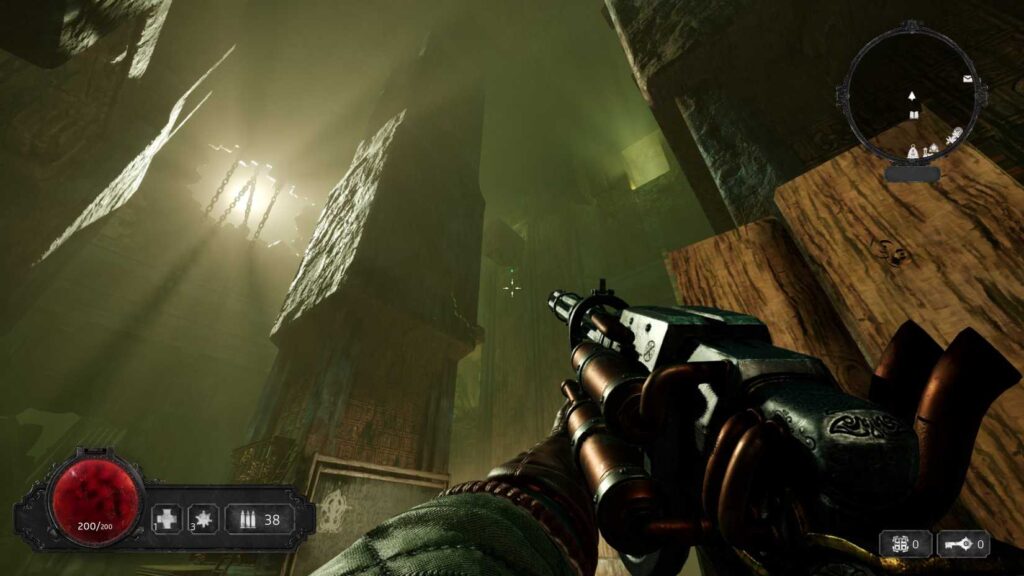
Task: Click the circular minimap compass
Action: pyautogui.click(x=911, y=102)
